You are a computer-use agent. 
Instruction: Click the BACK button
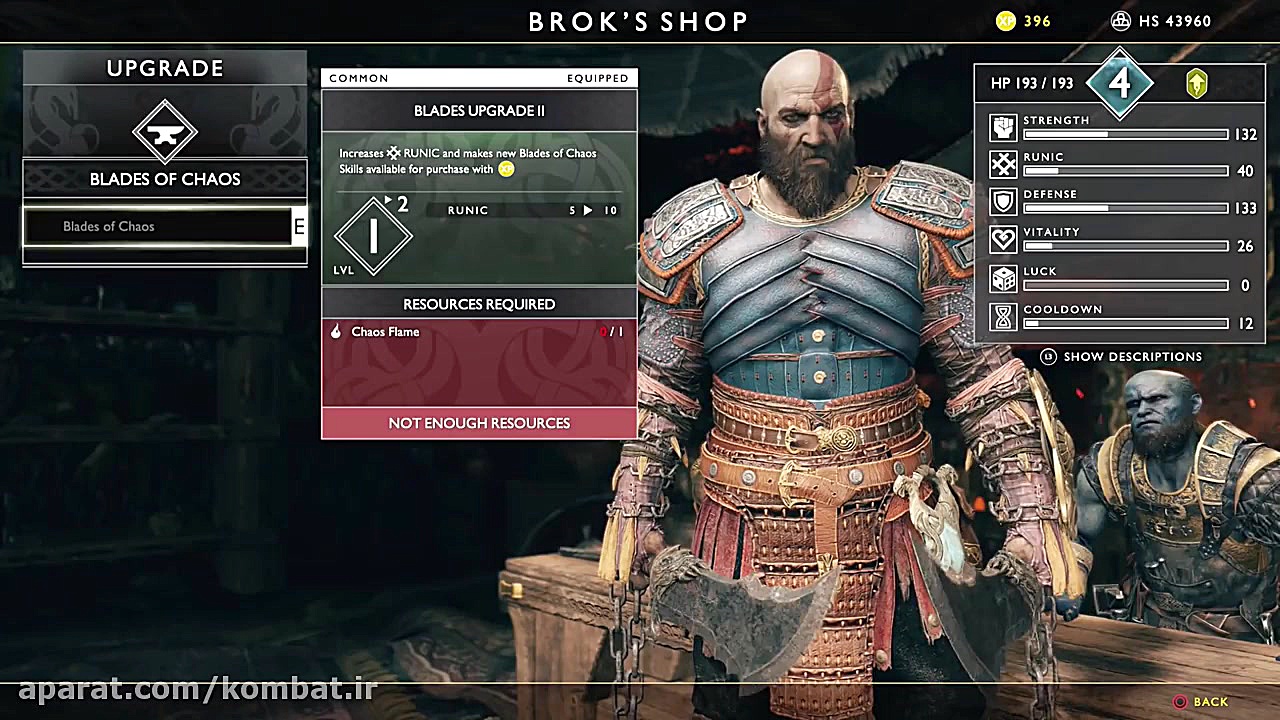pyautogui.click(x=1199, y=701)
